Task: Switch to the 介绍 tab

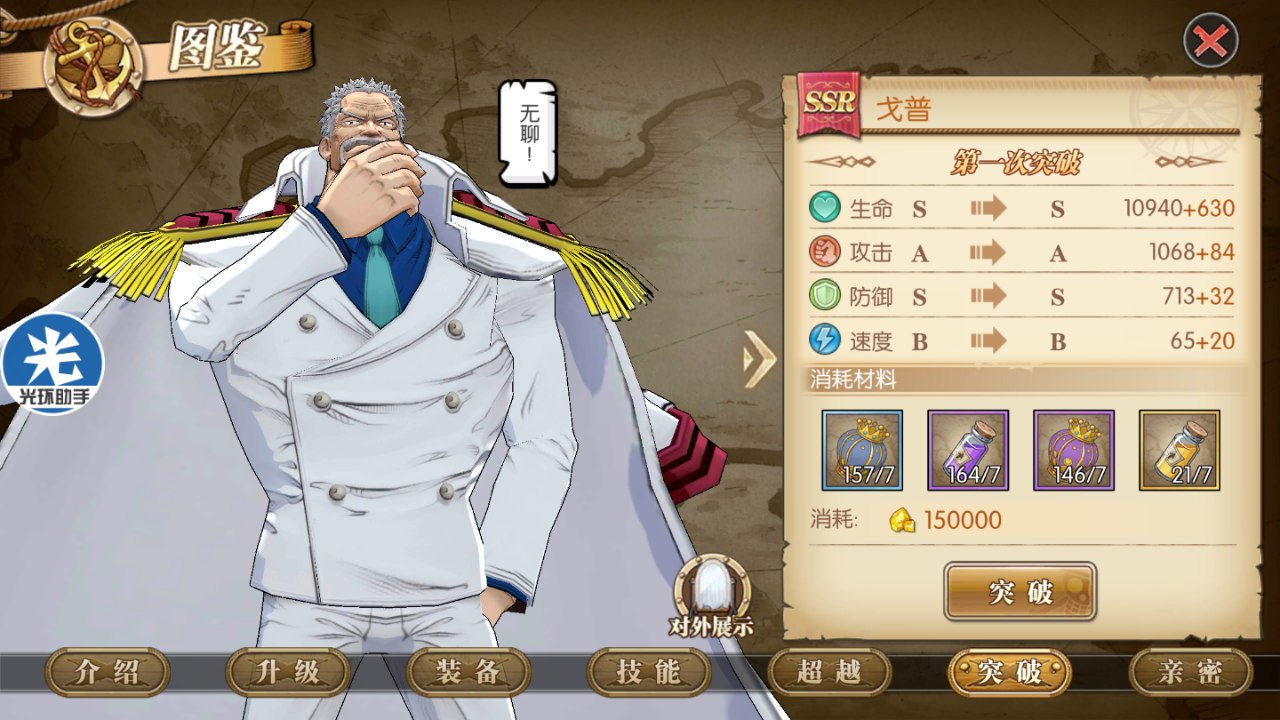Action: click(108, 672)
